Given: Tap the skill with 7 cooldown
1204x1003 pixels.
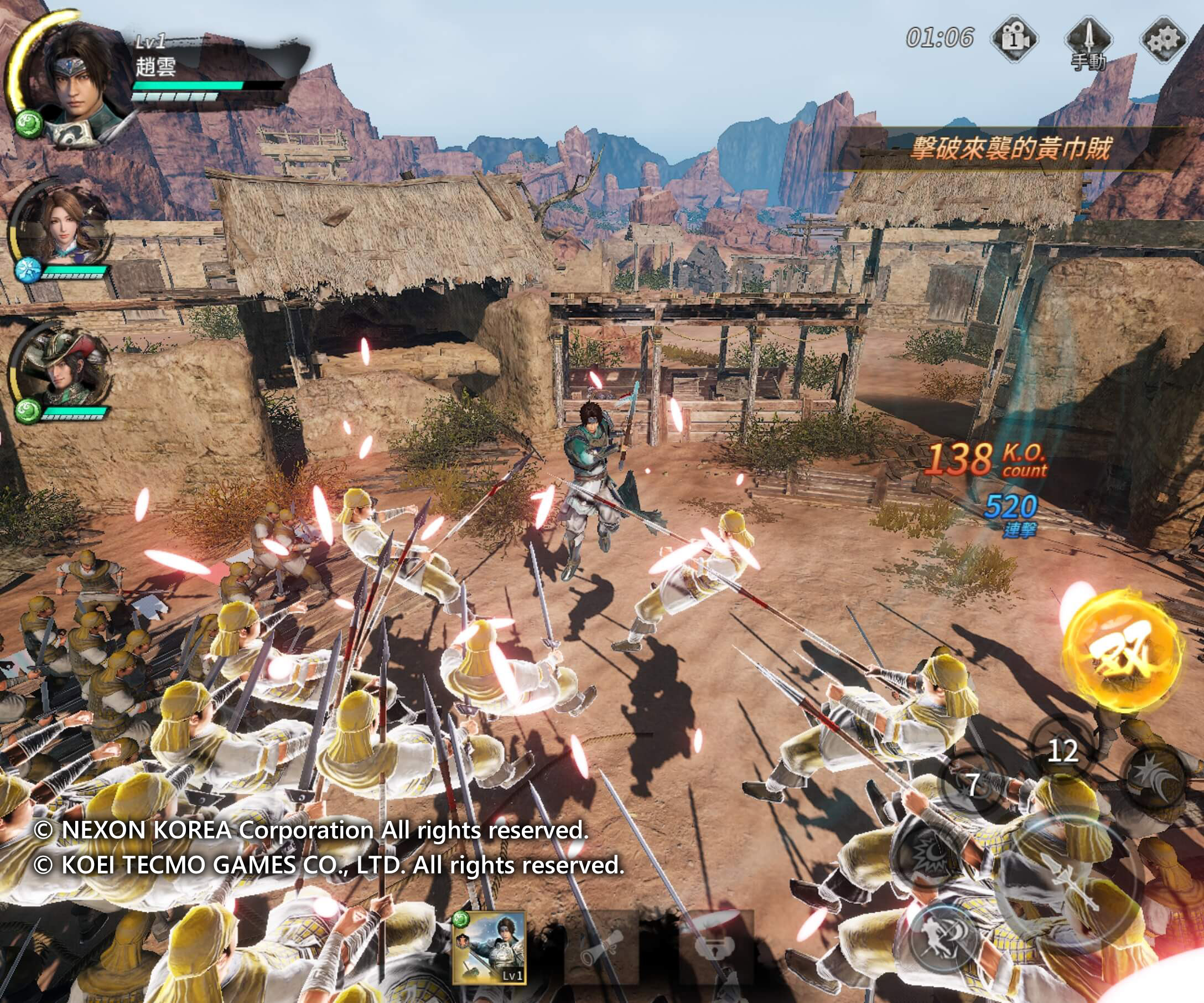Looking at the screenshot, I should point(973,784).
